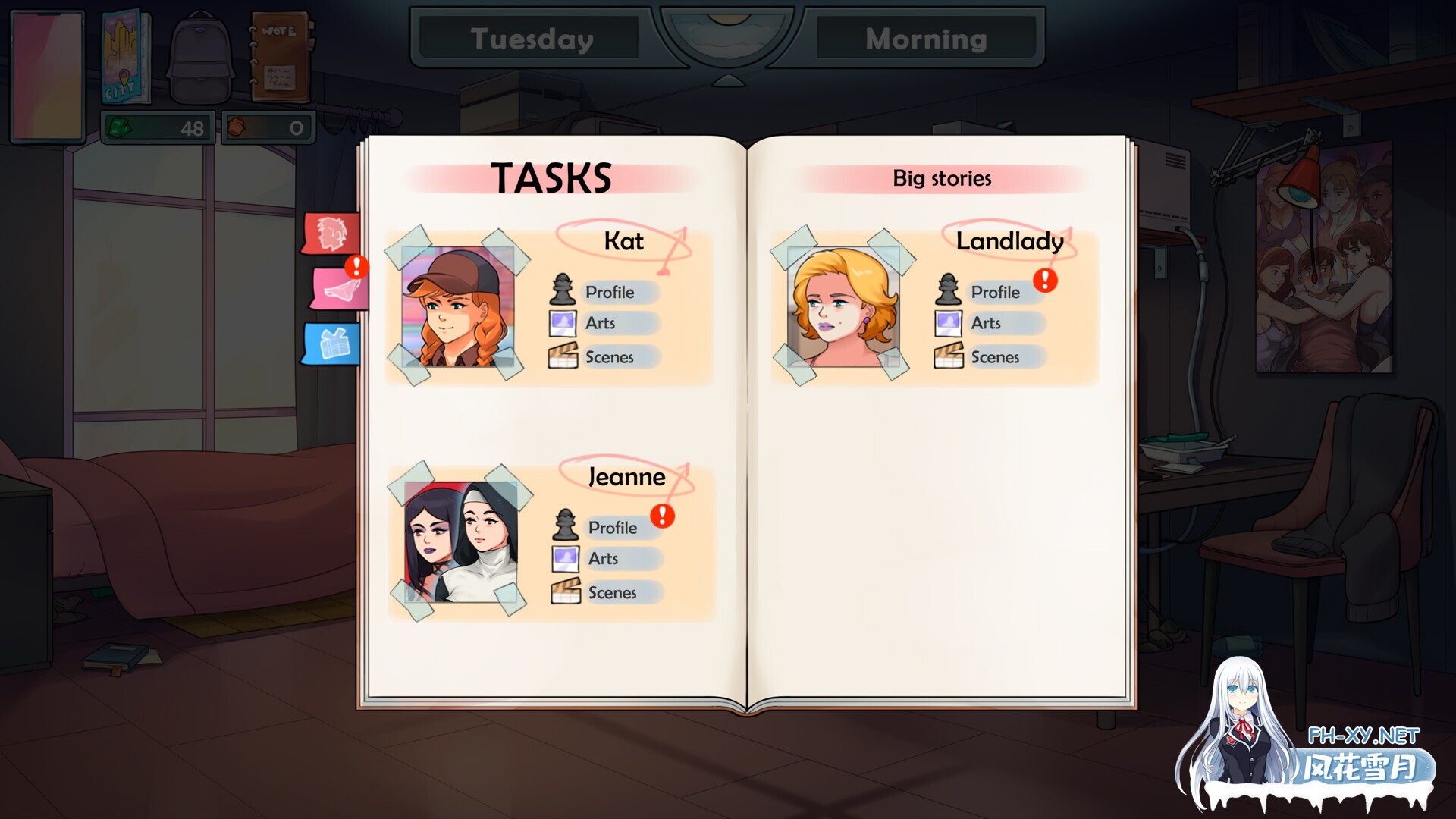Image resolution: width=1456 pixels, height=819 pixels.
Task: Open Kat's Profile page
Action: click(609, 292)
